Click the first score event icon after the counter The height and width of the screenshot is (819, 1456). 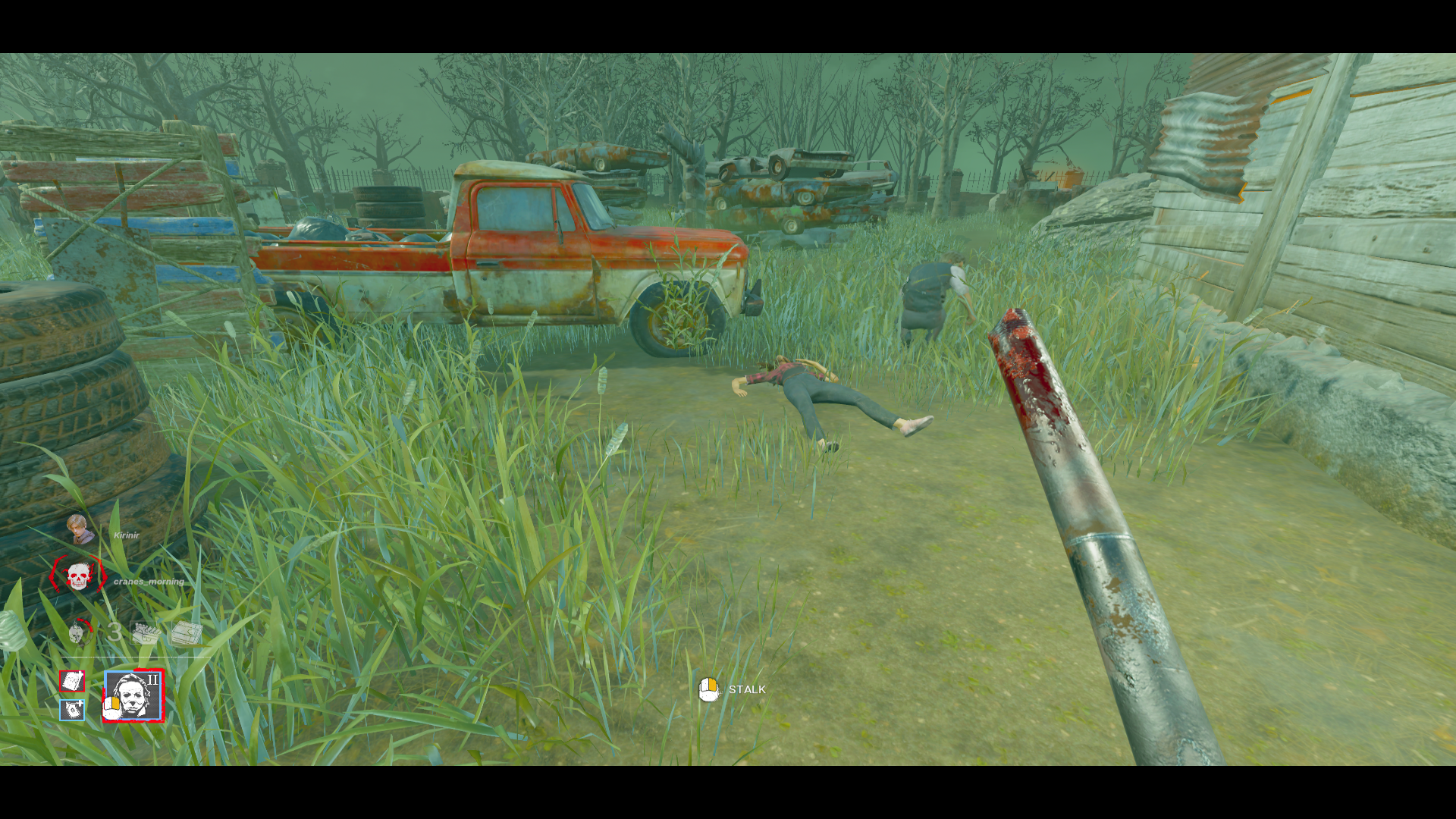146,632
